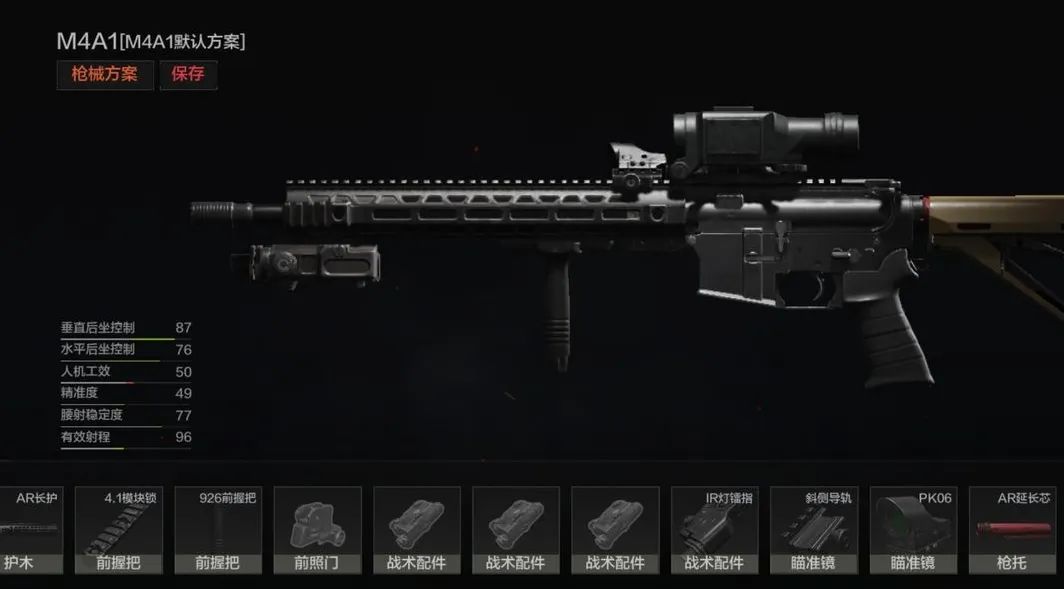This screenshot has width=1064, height=589.
Task: Select the IR灯镭指 tactical attachment slot
Action: pyautogui.click(x=714, y=530)
